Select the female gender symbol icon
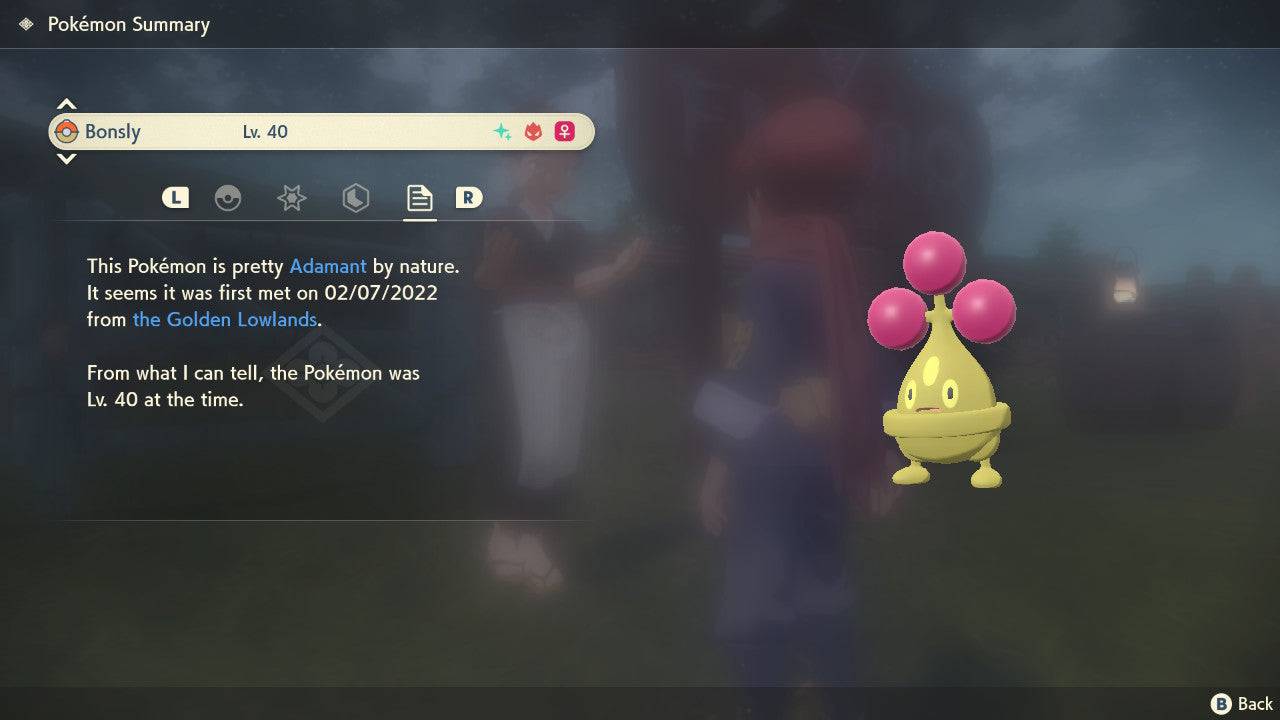Viewport: 1280px width, 720px height. pyautogui.click(x=564, y=131)
